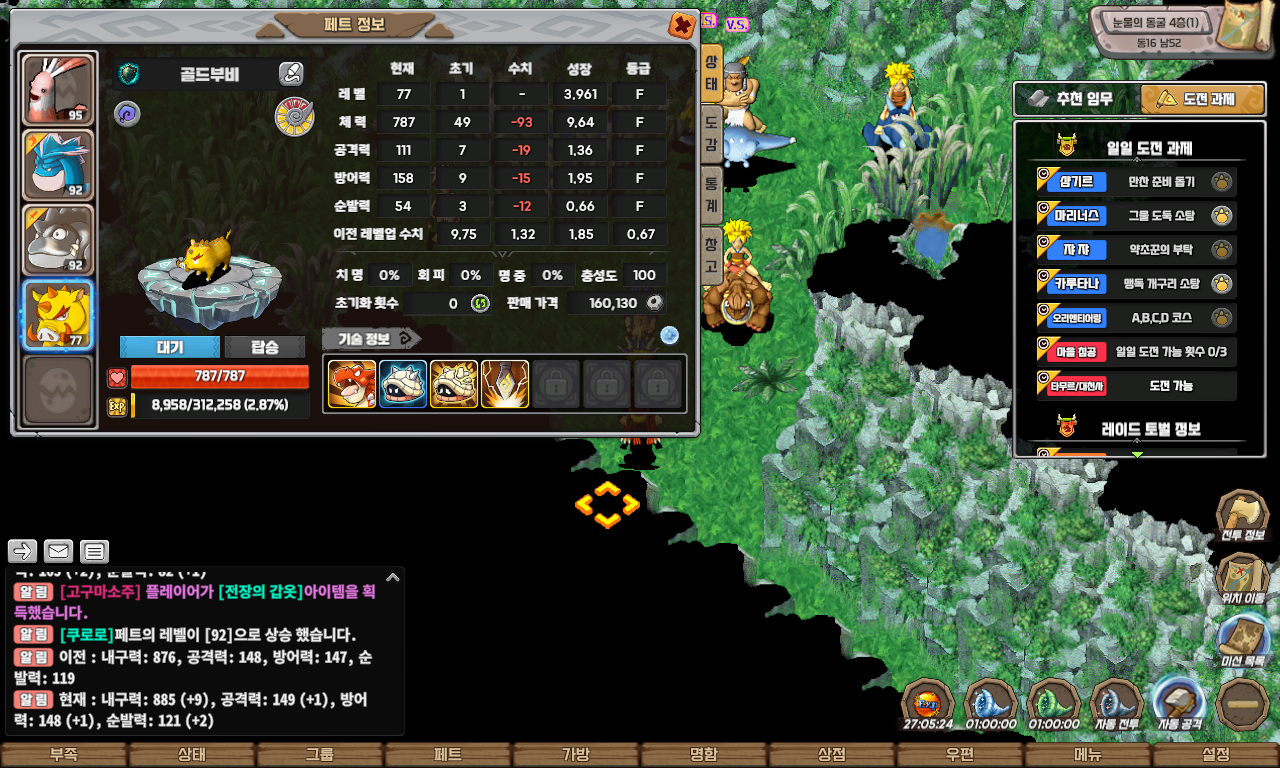Open 우편 in the bottom menu
1280x768 pixels.
click(x=959, y=755)
